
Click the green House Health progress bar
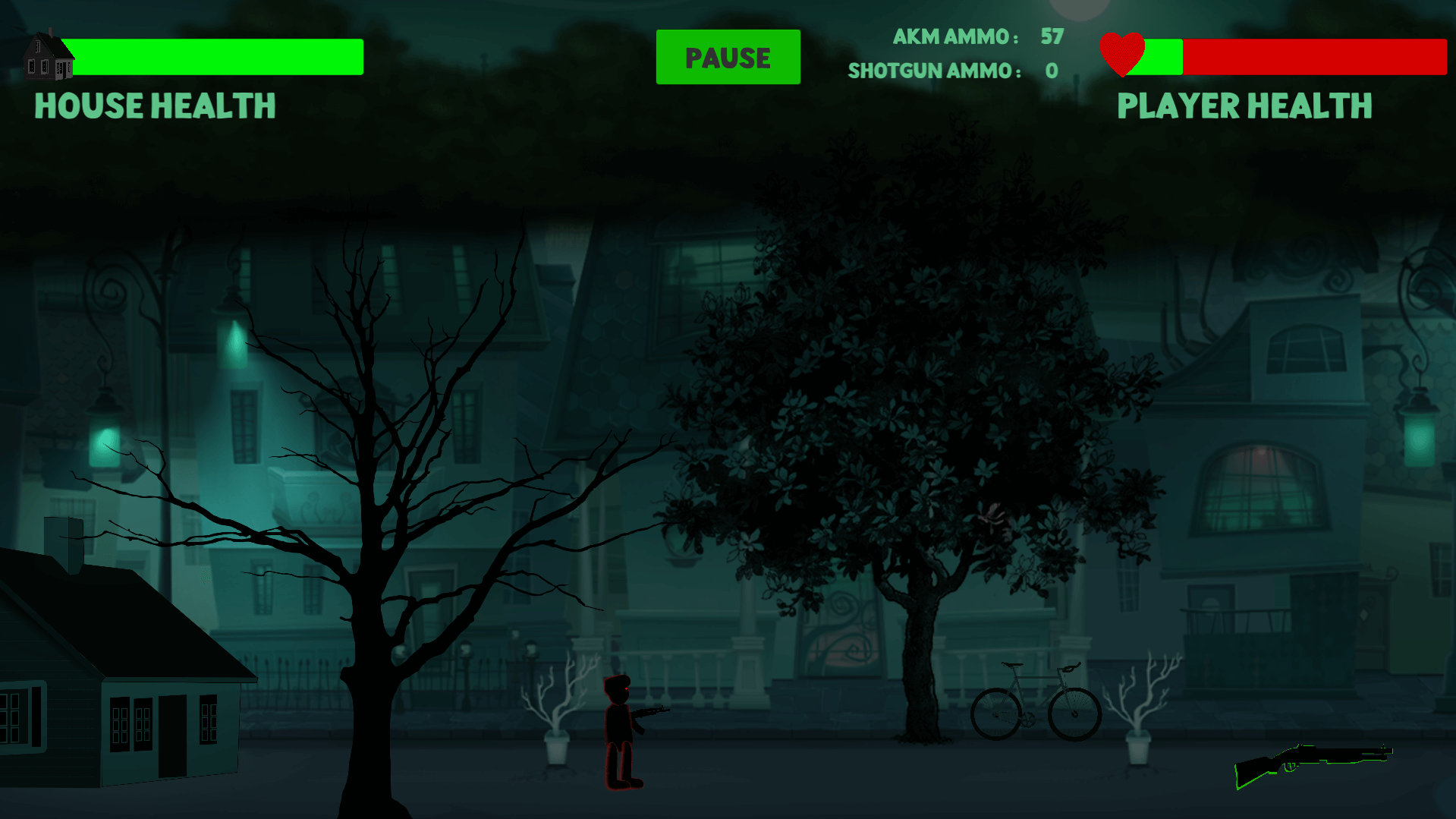[x=212, y=56]
